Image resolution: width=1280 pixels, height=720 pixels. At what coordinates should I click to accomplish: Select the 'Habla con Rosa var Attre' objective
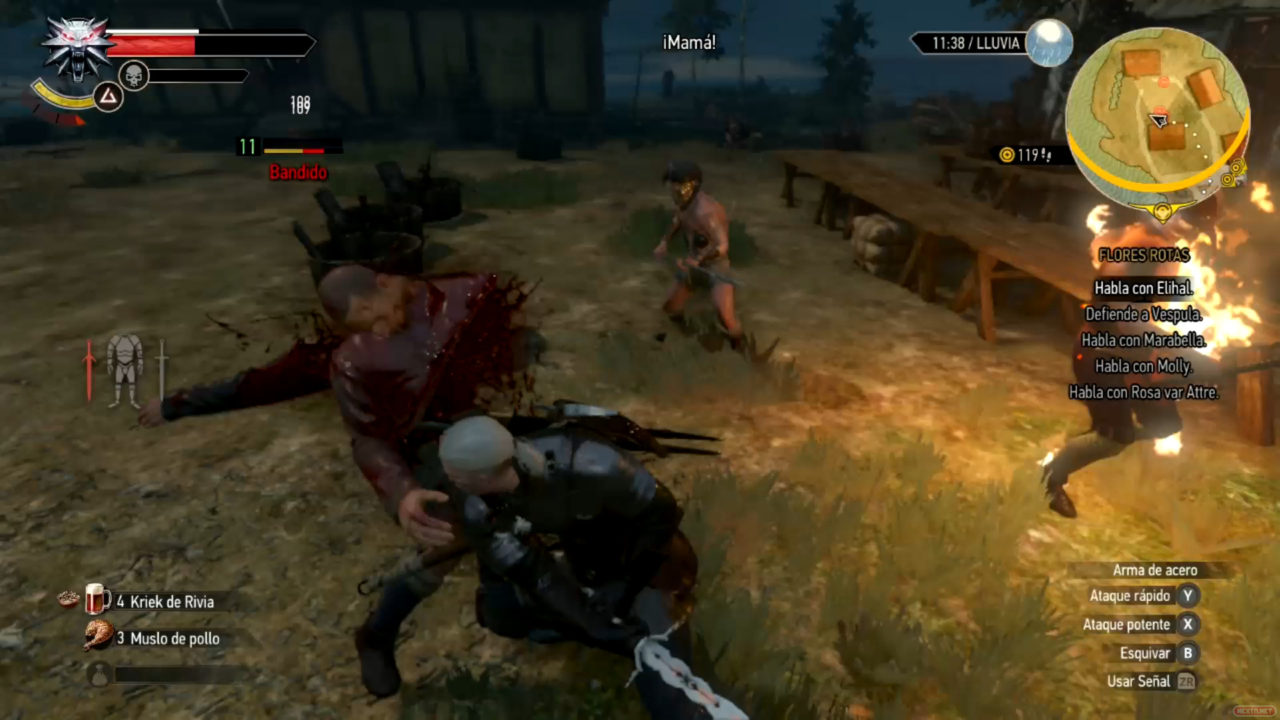tap(1143, 392)
